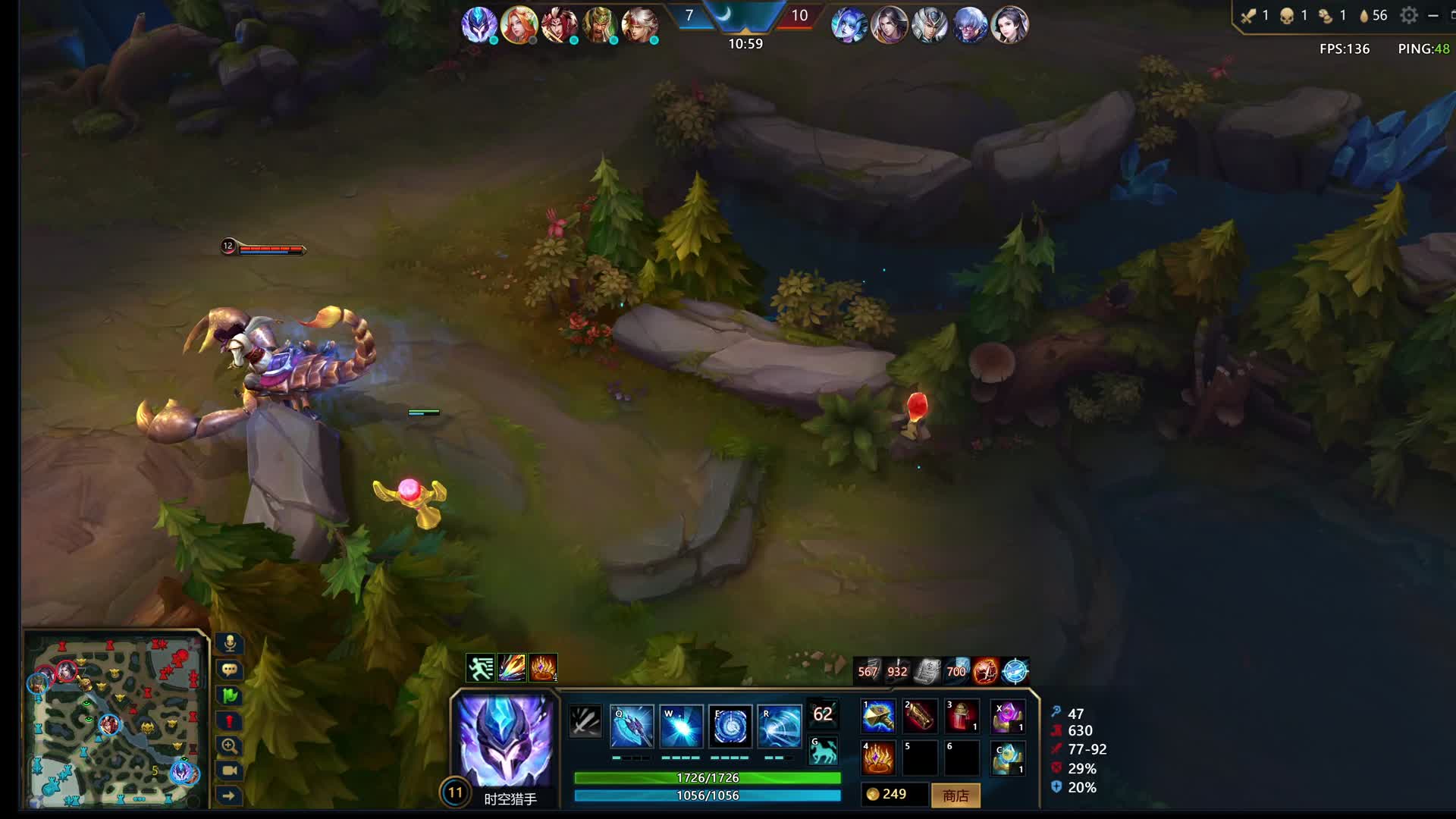Screen dimensions: 1456x819
Task: Select the green flag signal button
Action: (x=229, y=695)
